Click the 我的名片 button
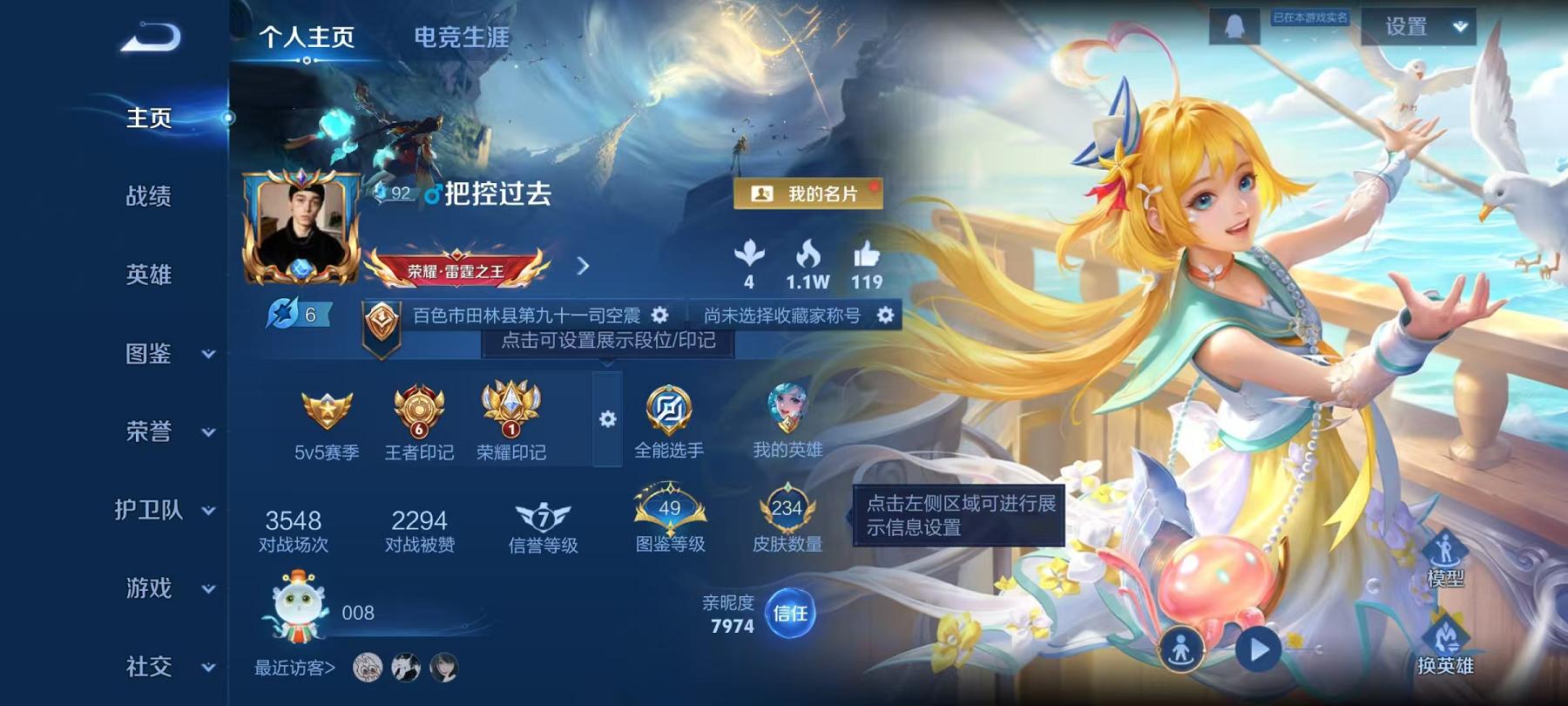1568x706 pixels. [810, 194]
